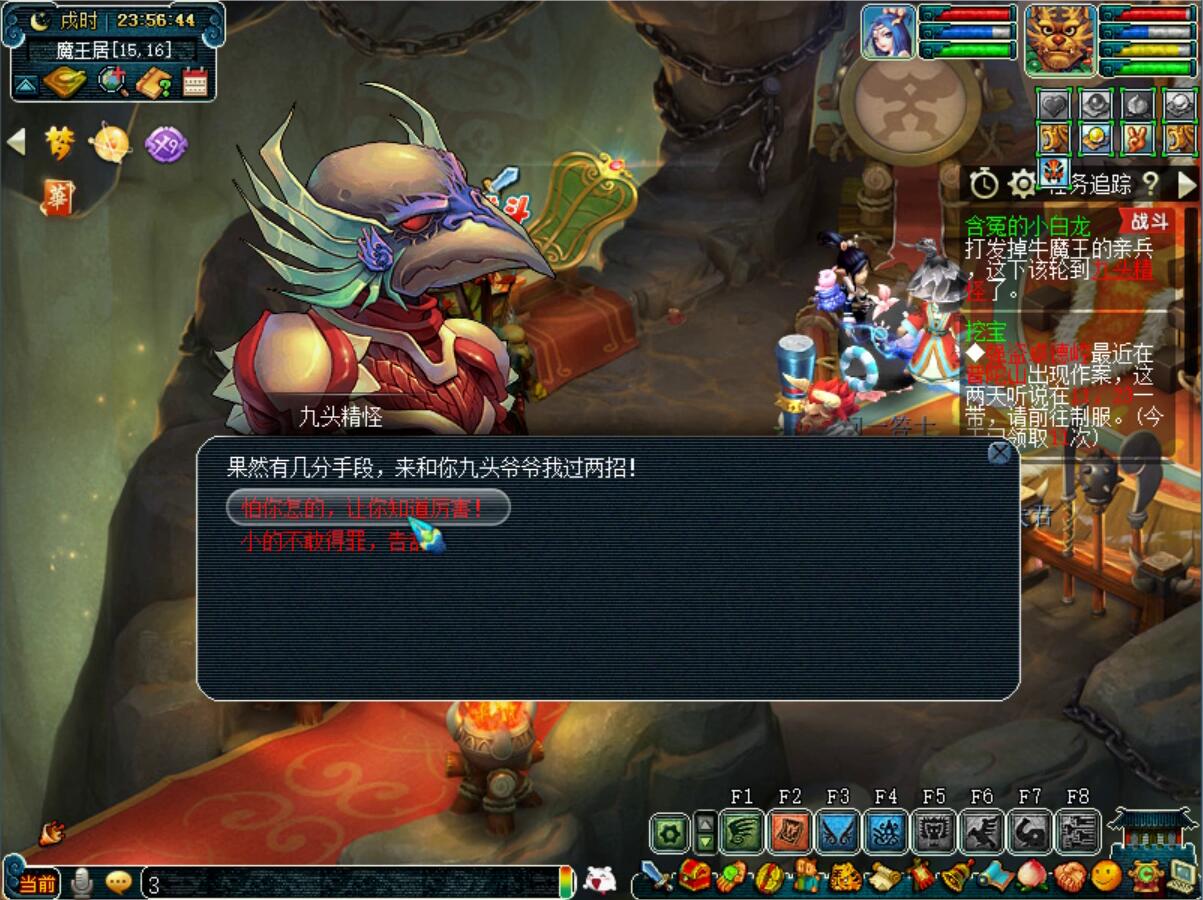The image size is (1203, 900).
Task: Open the smiley face emoji menu
Action: coord(1106,877)
